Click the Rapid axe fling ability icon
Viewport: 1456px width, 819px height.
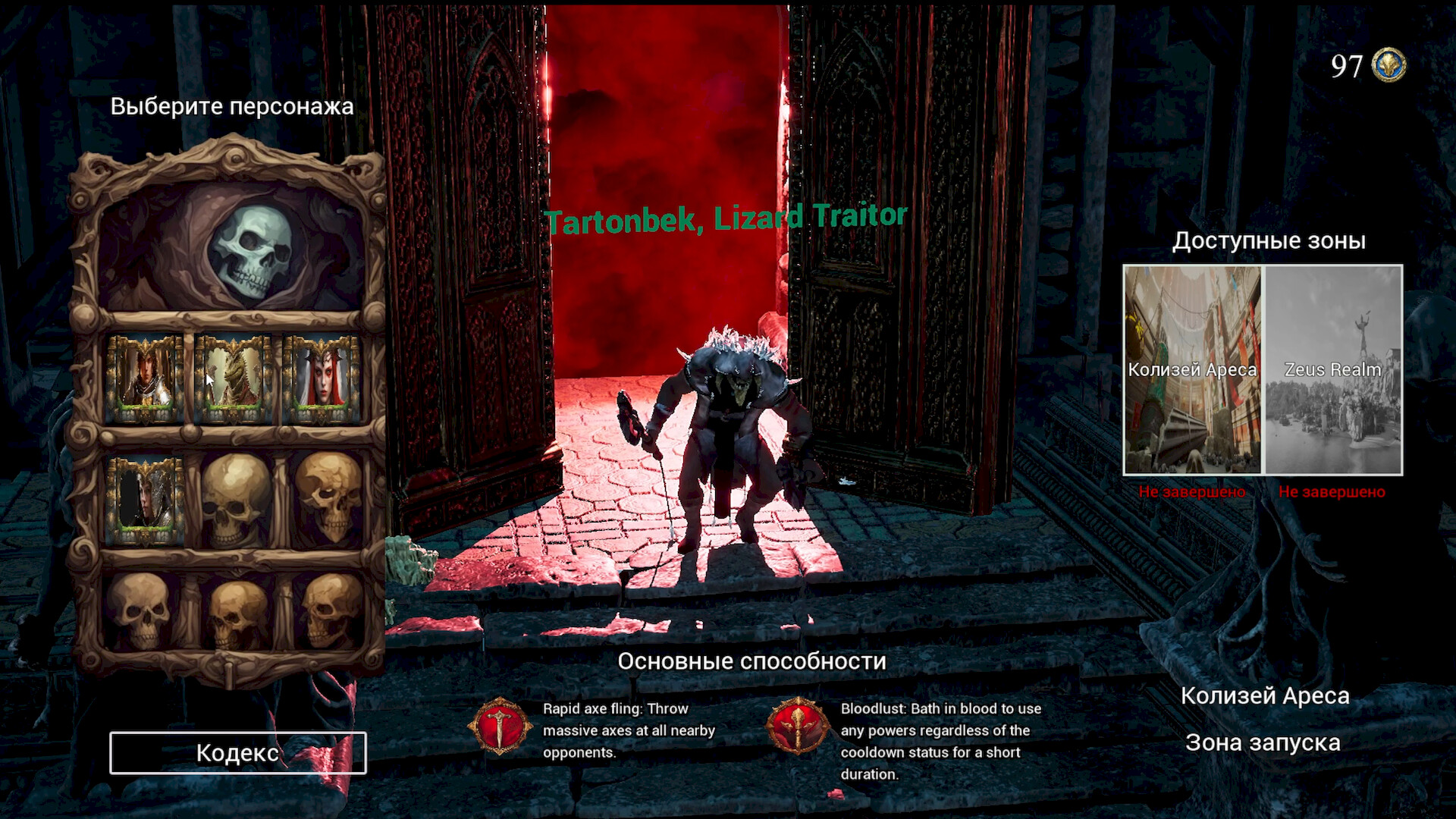click(x=500, y=726)
